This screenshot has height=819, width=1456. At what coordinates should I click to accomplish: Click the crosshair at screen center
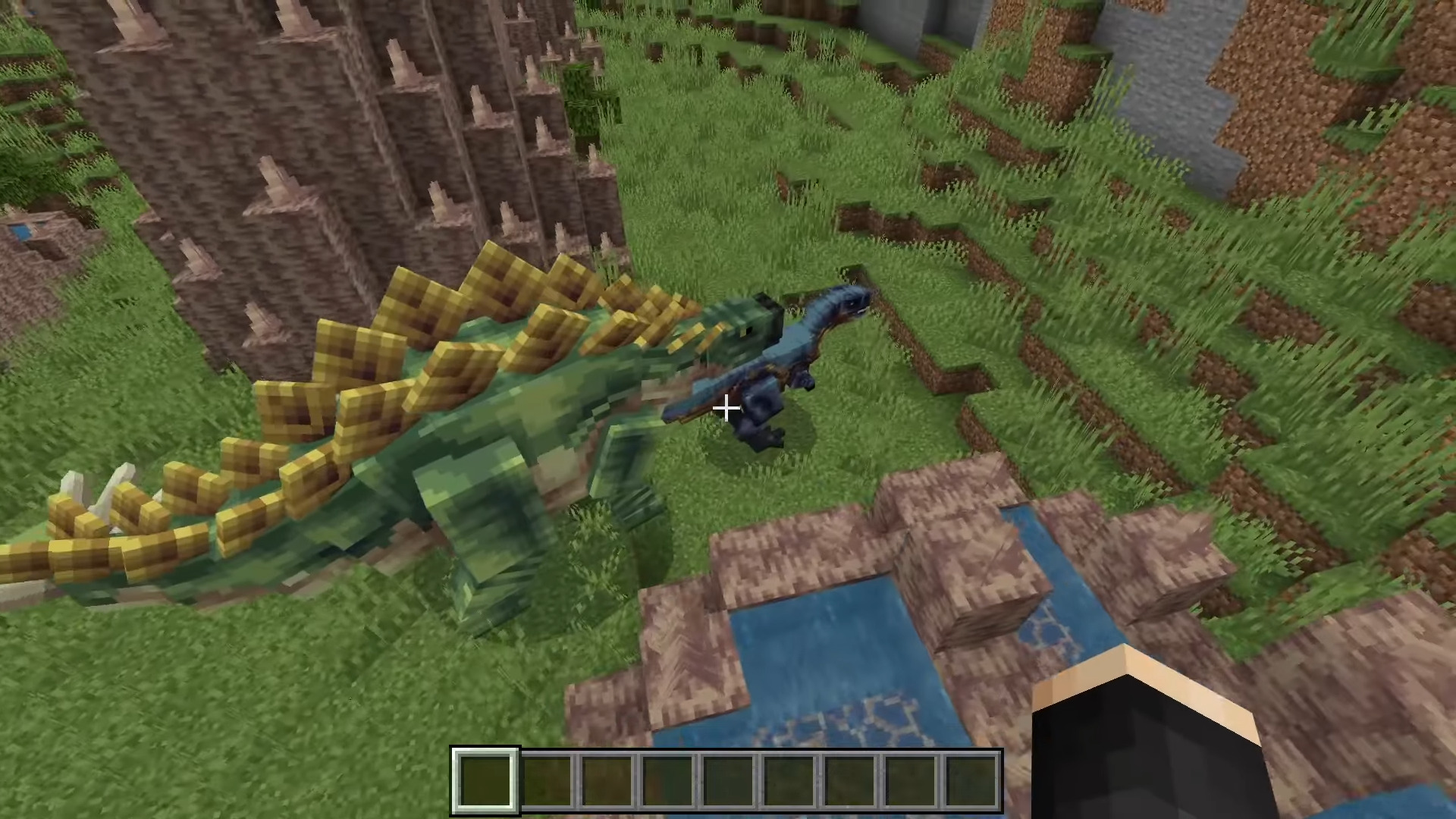[x=726, y=409]
